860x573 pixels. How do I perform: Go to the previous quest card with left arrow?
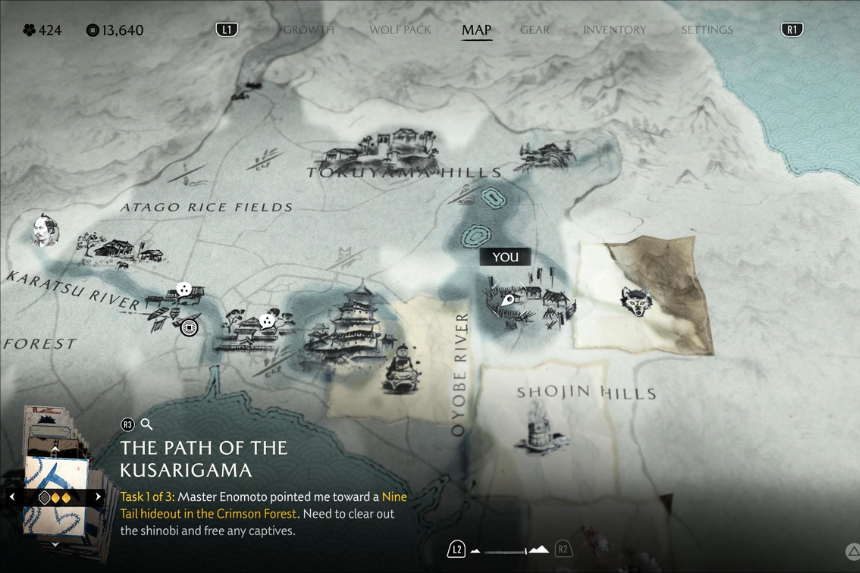tap(12, 497)
